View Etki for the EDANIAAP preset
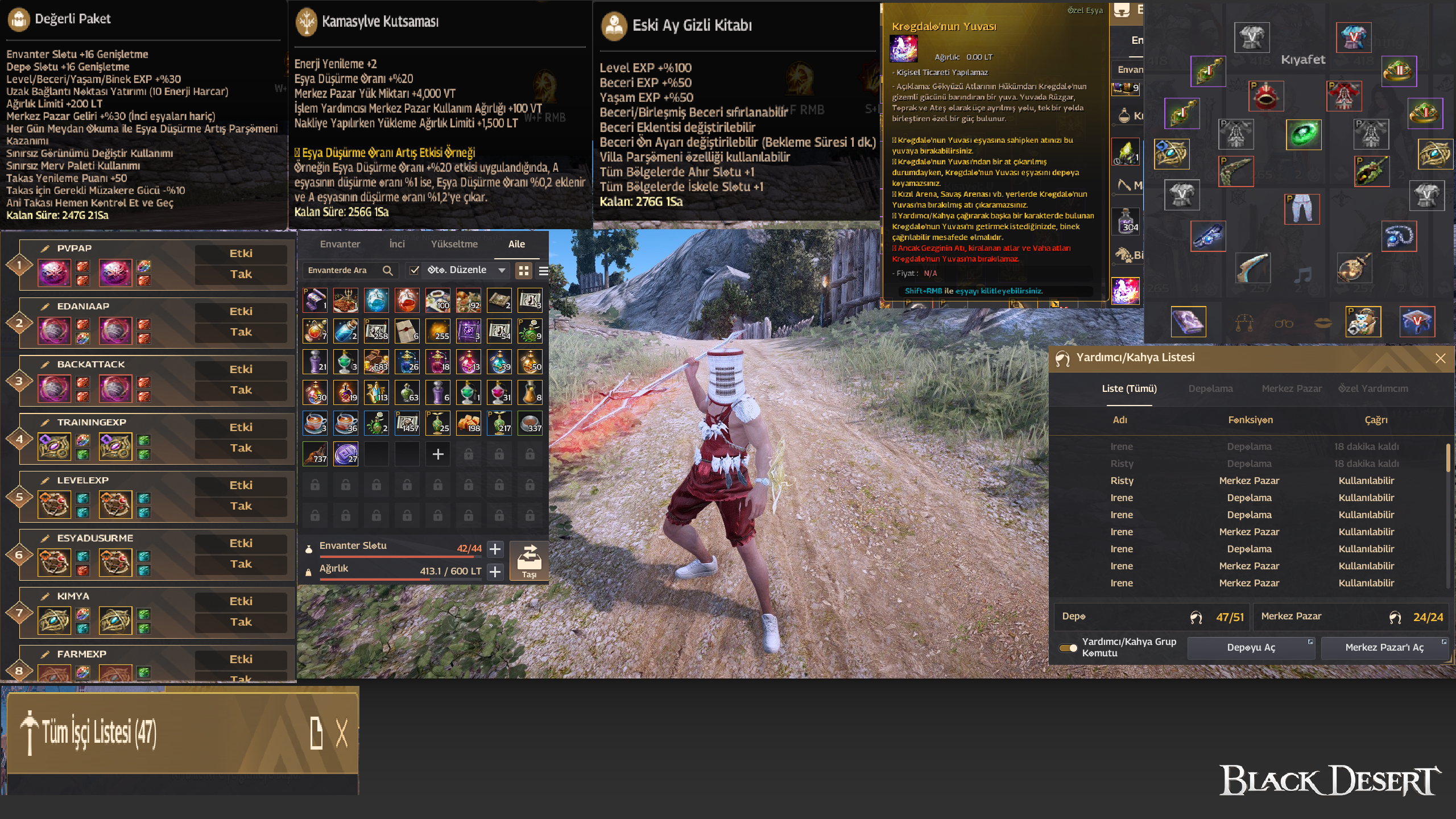This screenshot has width=1456, height=819. tap(241, 311)
